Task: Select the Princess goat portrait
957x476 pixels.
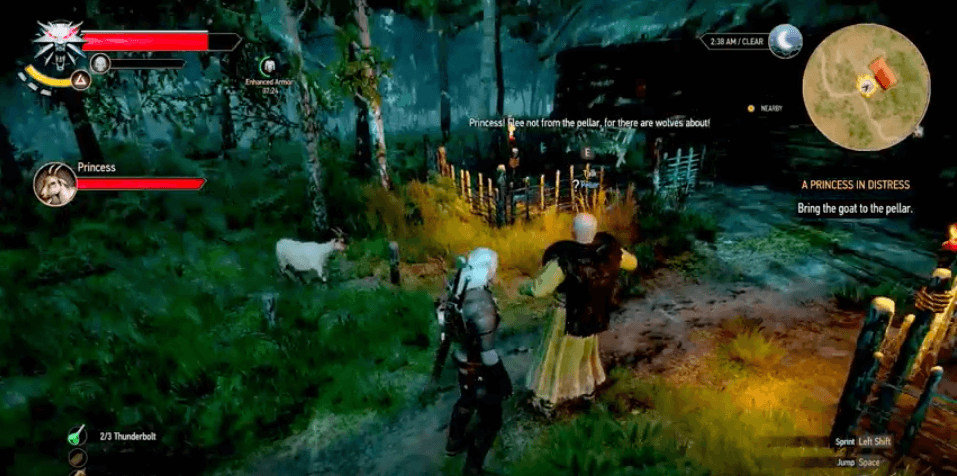Action: (53, 183)
